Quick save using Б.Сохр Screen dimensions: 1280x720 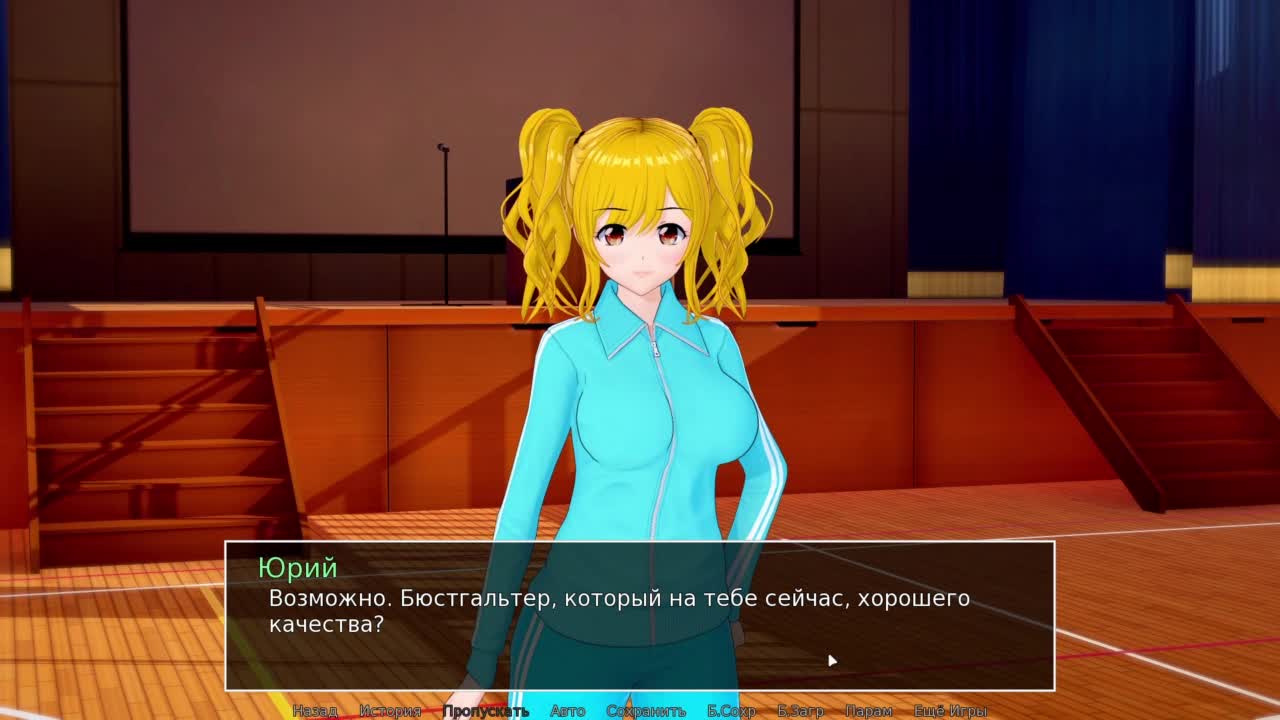731,711
